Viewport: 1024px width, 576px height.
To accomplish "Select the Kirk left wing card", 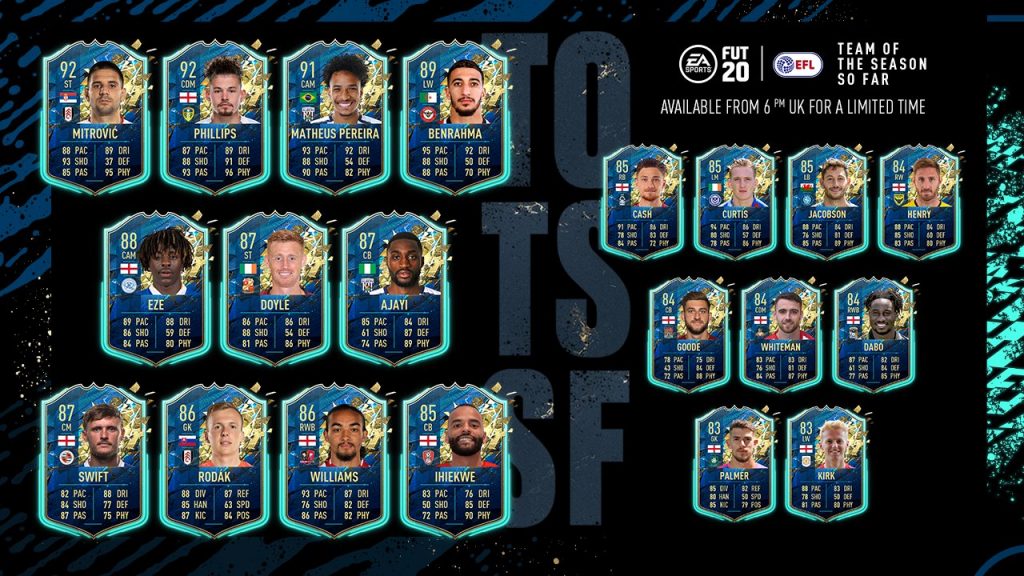I will [x=827, y=463].
